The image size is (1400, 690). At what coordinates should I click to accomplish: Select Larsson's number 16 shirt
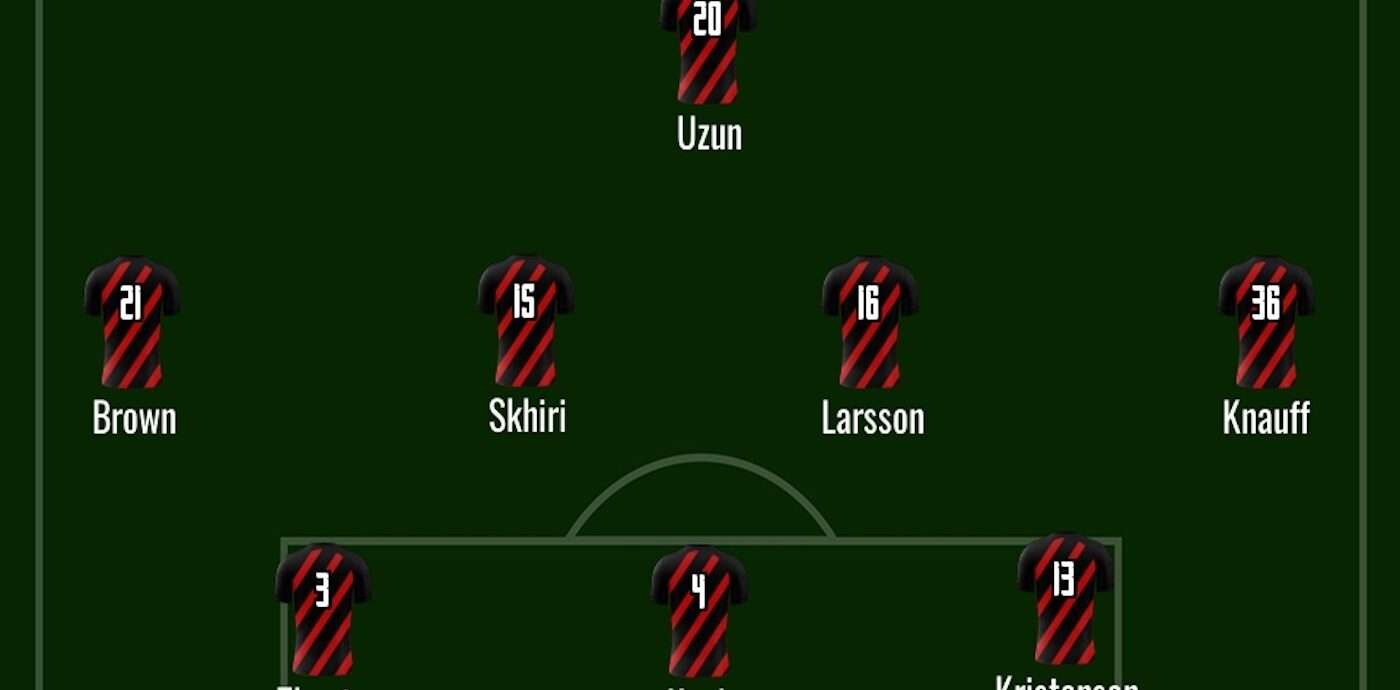(869, 321)
